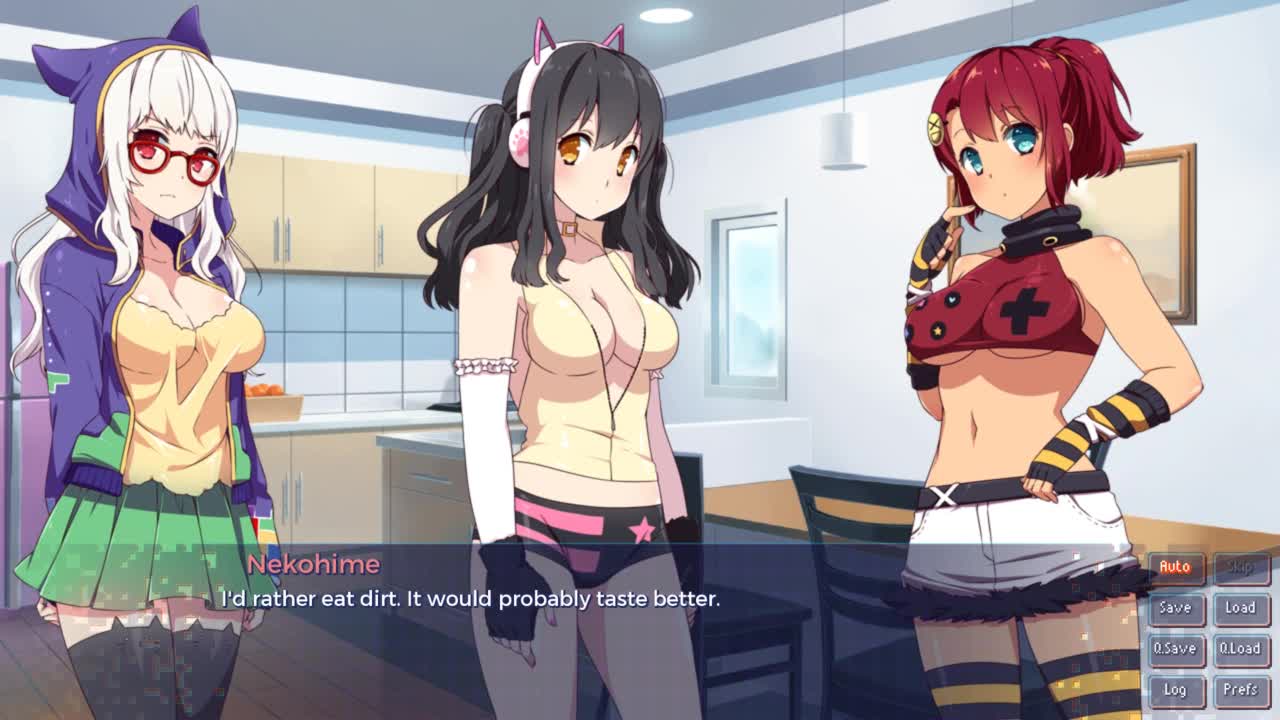This screenshot has width=1280, height=720.
Task: Click the Q.Load quick load button
Action: pyautogui.click(x=1240, y=649)
